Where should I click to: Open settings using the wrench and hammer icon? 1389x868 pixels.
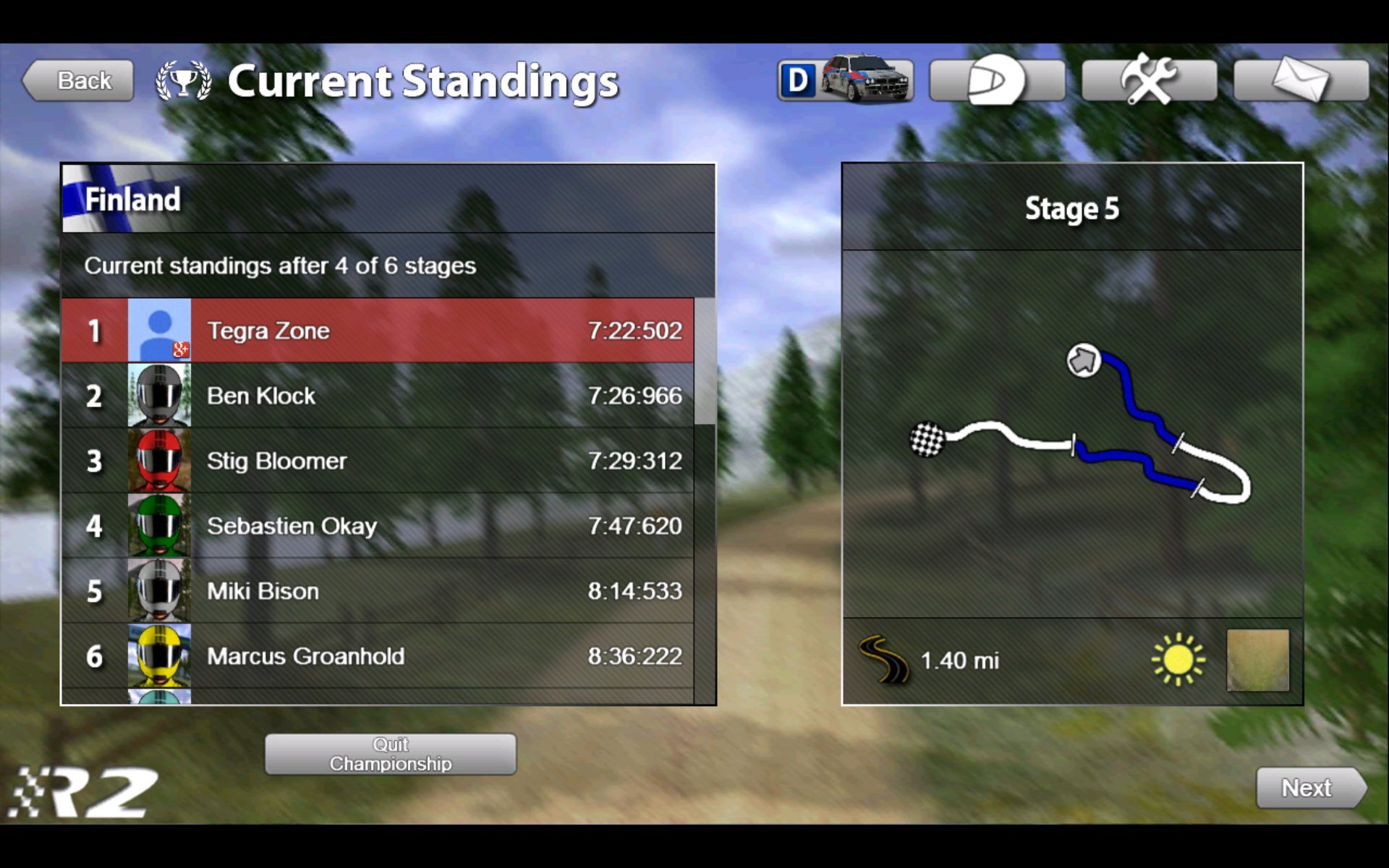coord(1150,80)
